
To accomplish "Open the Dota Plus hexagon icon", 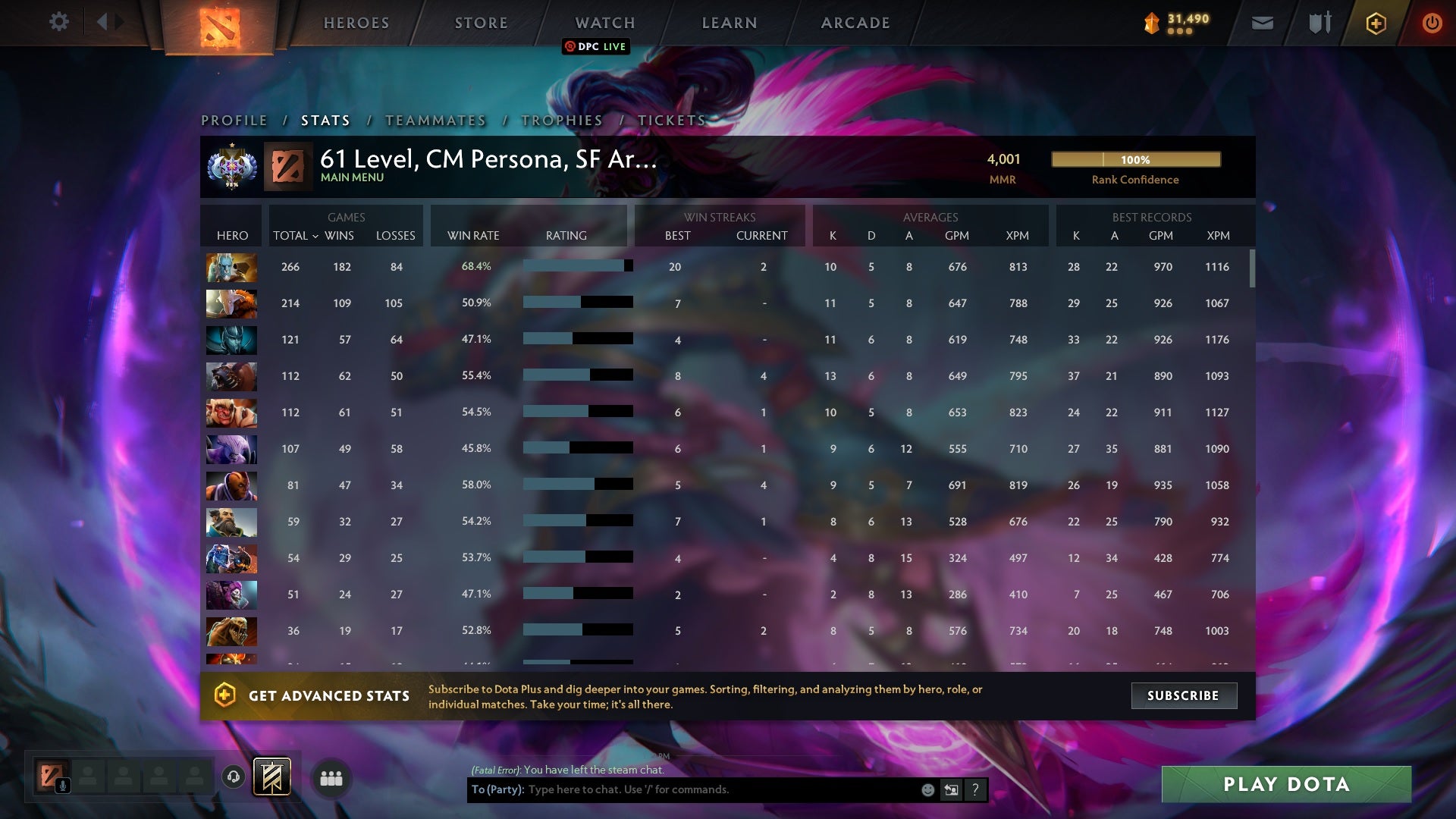I will pos(1376,23).
